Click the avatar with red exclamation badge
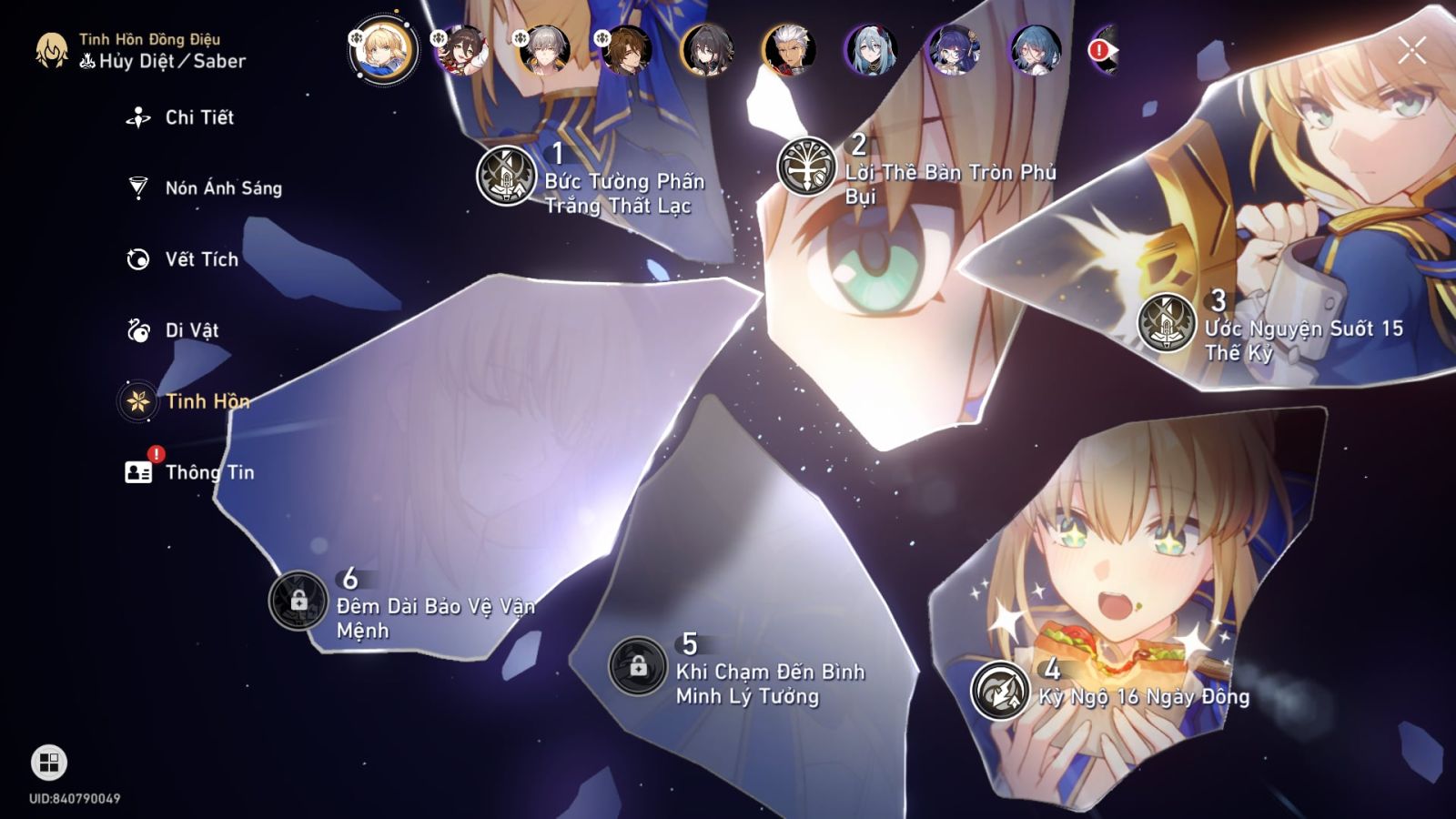Image resolution: width=1456 pixels, height=819 pixels. point(1099,53)
